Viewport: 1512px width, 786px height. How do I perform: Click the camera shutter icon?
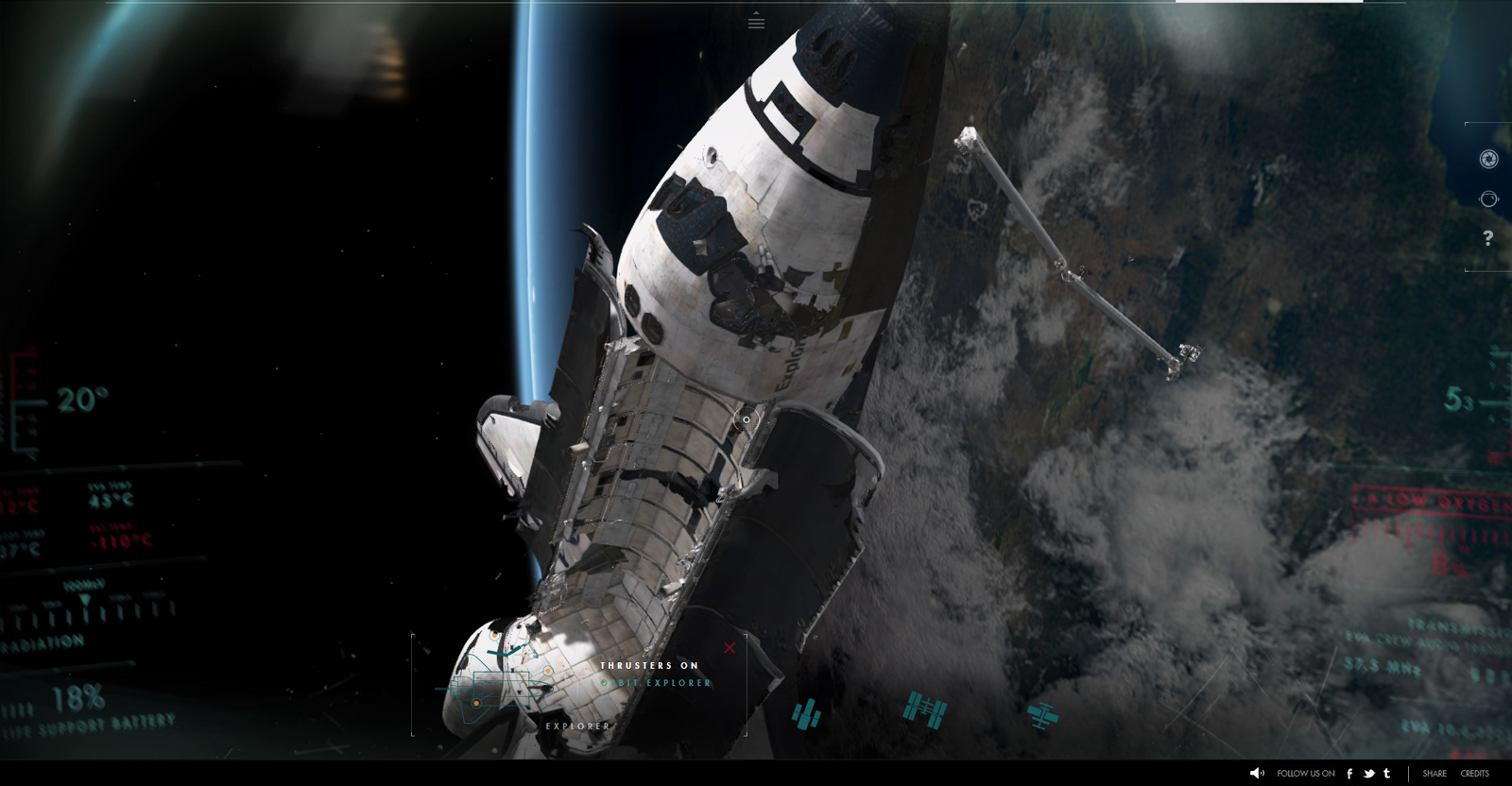(x=1488, y=160)
